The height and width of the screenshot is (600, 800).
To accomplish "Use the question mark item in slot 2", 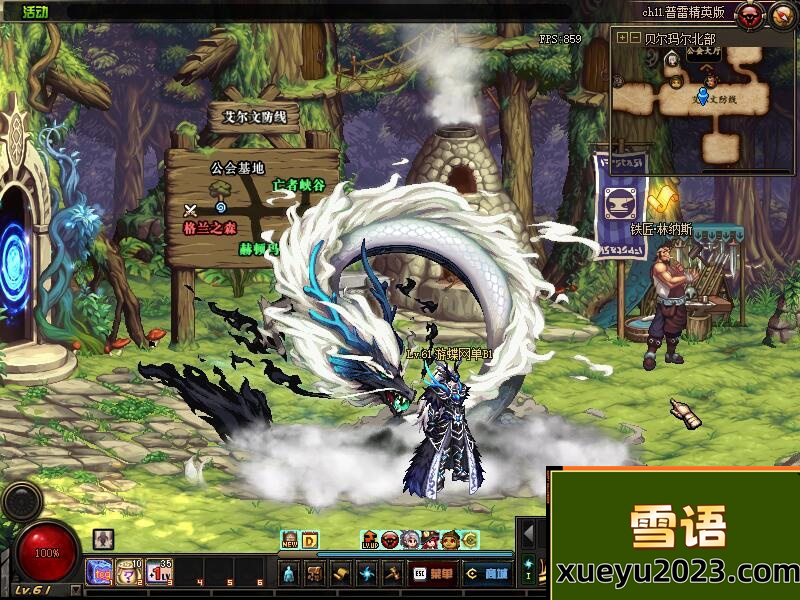I will [130, 571].
